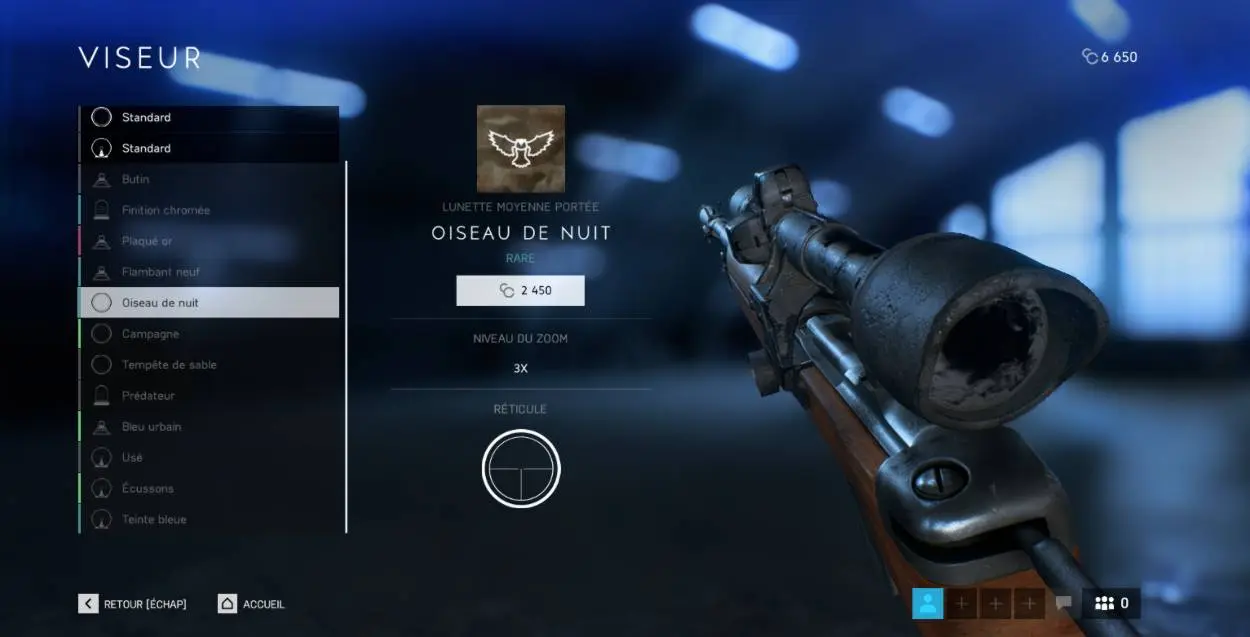Open the blue player squad slot

(928, 603)
